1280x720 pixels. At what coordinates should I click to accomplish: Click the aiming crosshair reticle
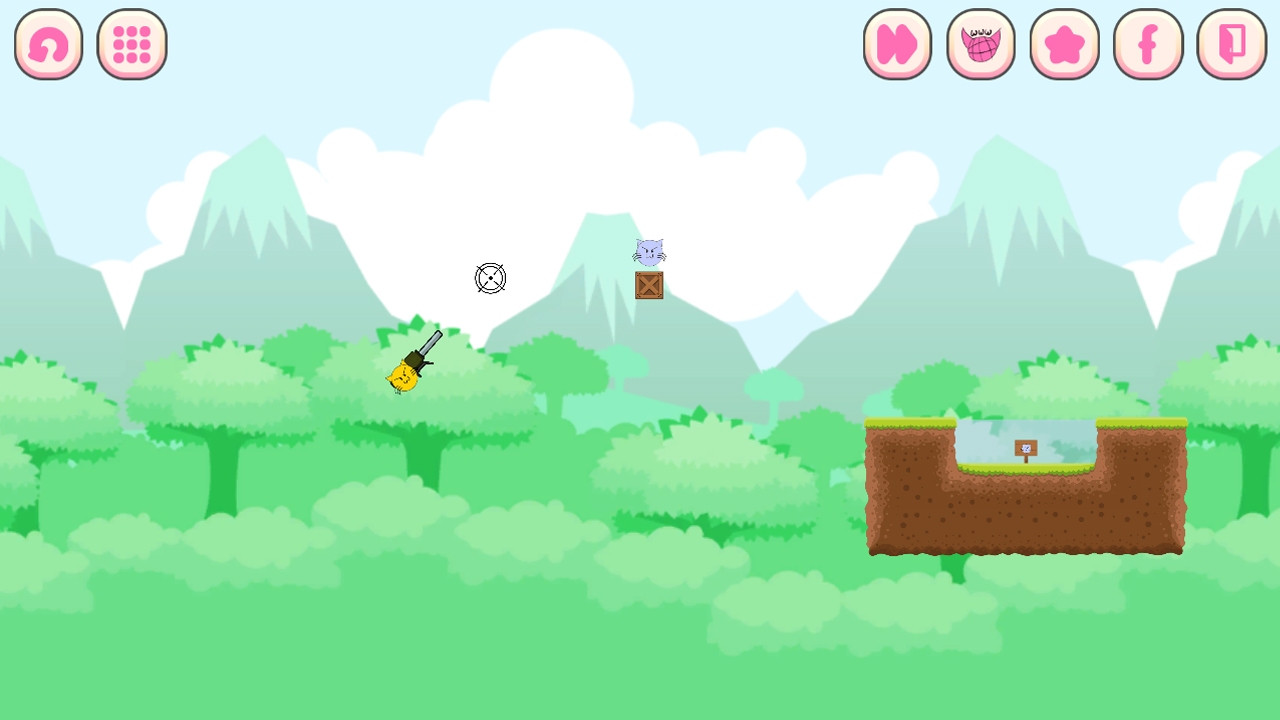click(490, 278)
